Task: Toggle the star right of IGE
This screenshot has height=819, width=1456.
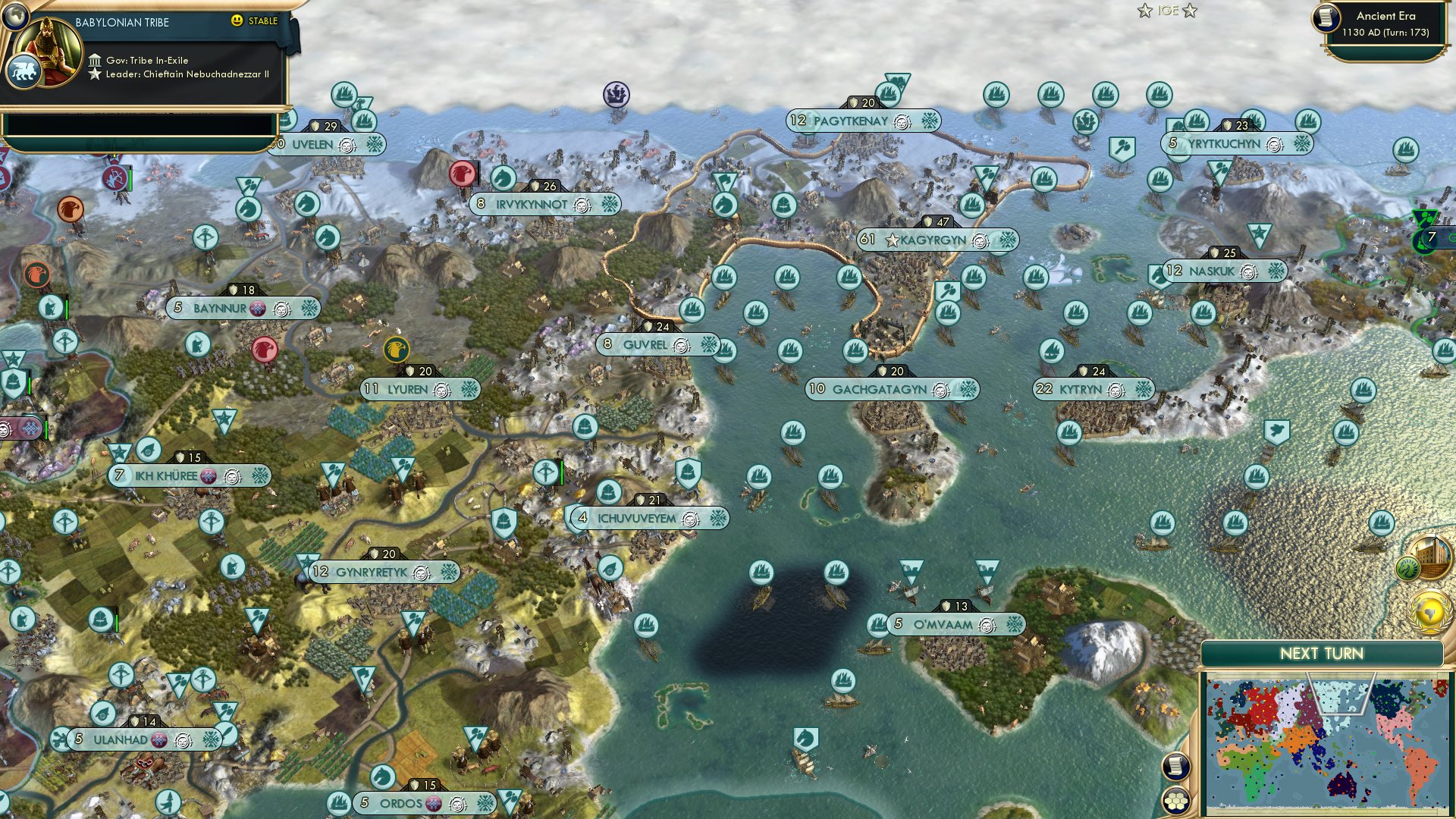Action: point(1190,11)
